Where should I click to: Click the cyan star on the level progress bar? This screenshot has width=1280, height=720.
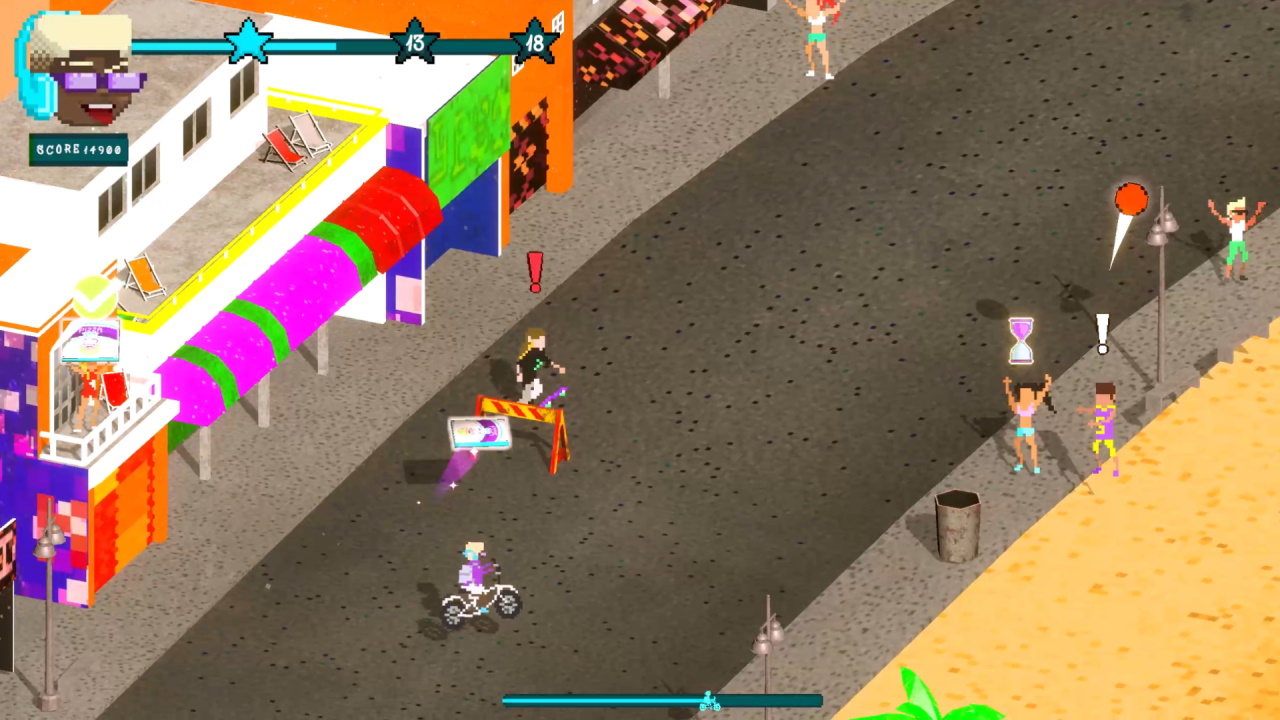[x=248, y=42]
